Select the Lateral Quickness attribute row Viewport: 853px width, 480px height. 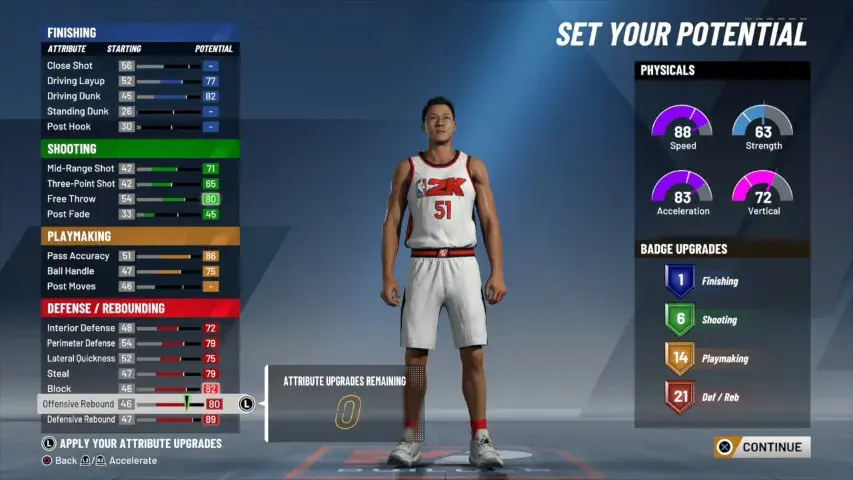click(140, 358)
